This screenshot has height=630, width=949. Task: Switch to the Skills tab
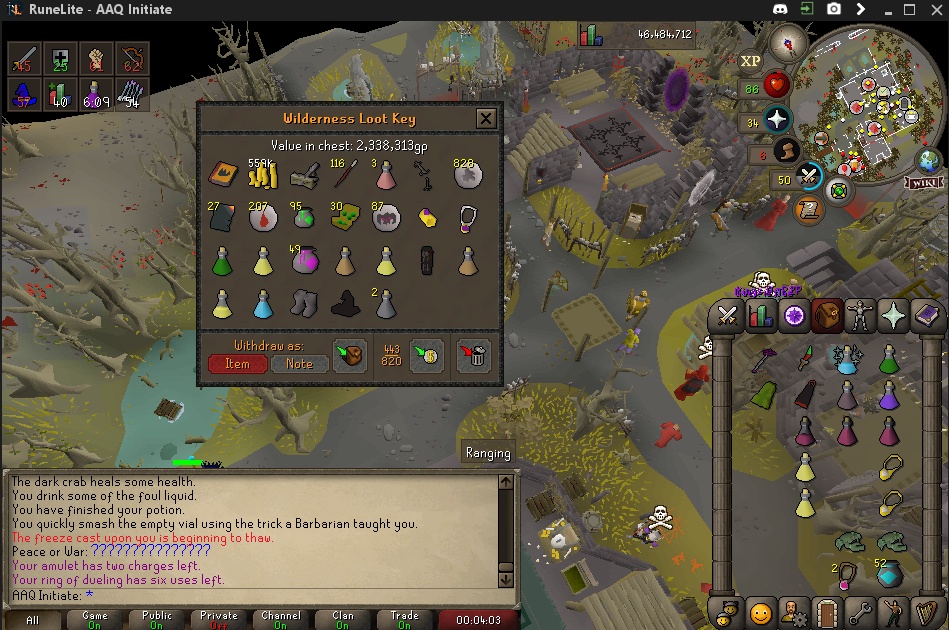[x=761, y=317]
